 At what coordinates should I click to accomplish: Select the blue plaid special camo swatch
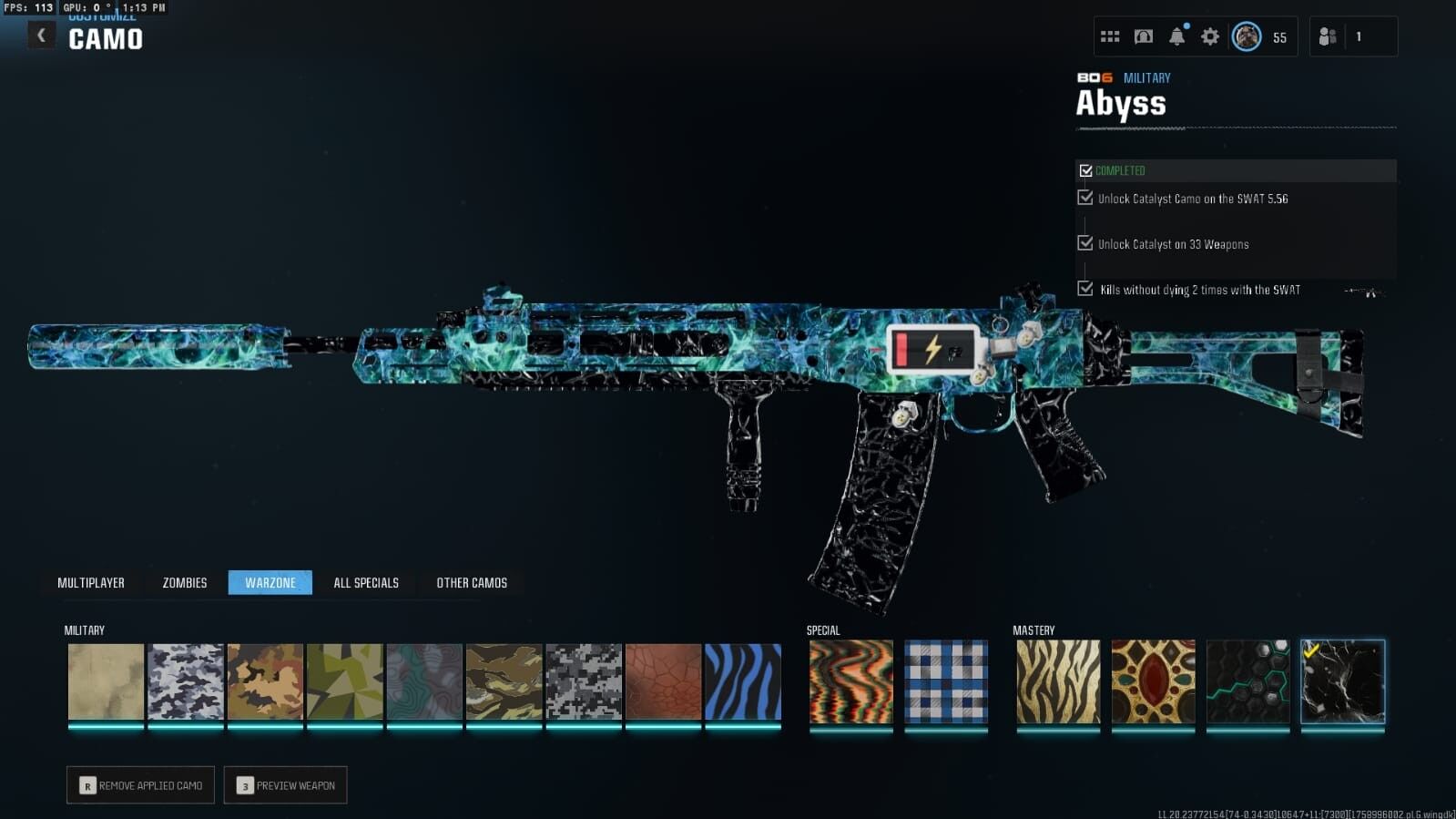947,683
